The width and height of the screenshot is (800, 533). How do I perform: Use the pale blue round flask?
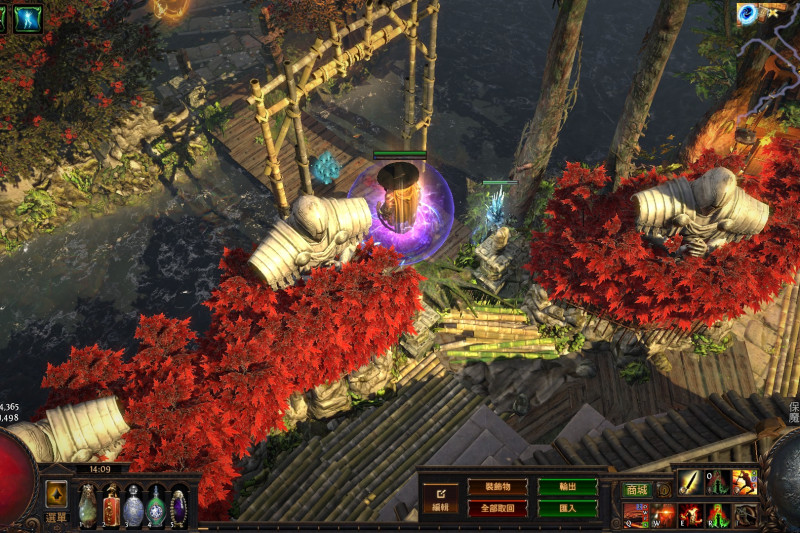(134, 506)
